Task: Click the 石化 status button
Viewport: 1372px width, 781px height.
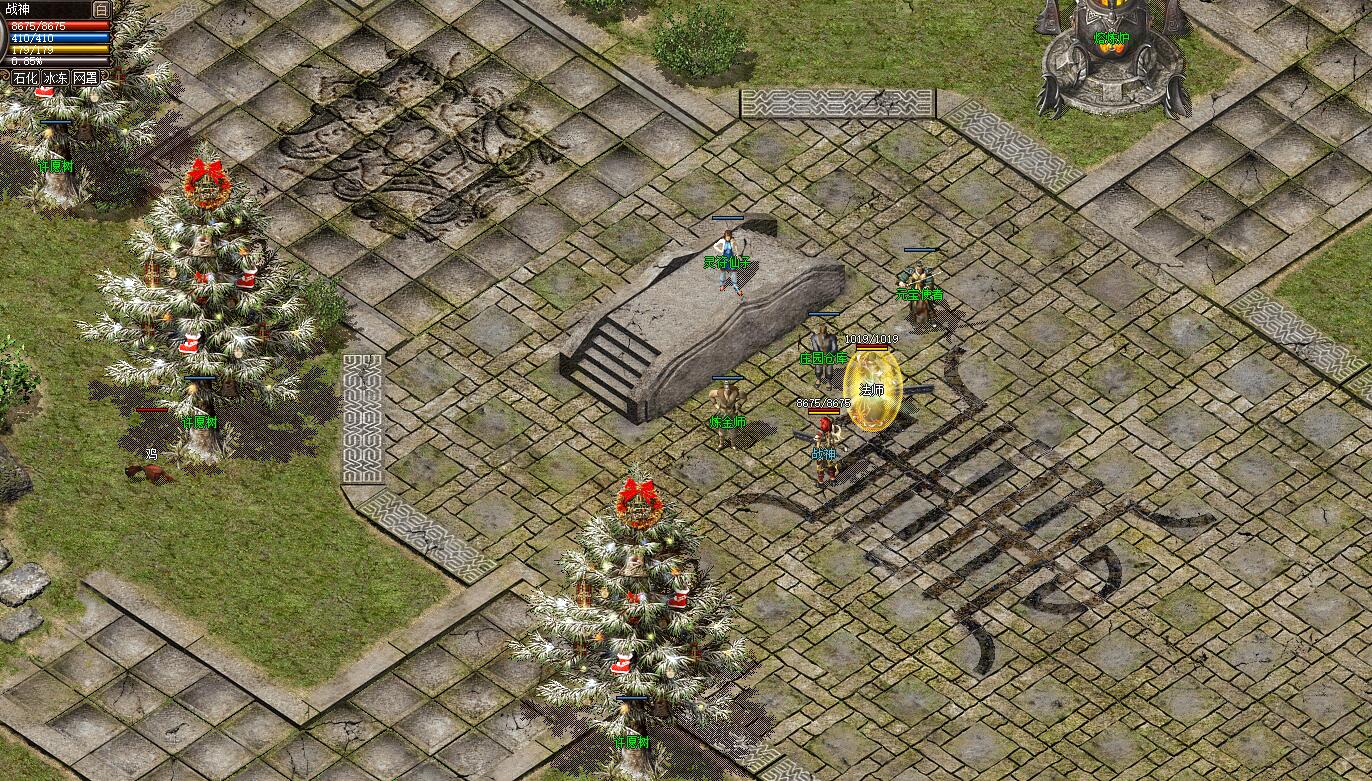Action: pyautogui.click(x=25, y=77)
